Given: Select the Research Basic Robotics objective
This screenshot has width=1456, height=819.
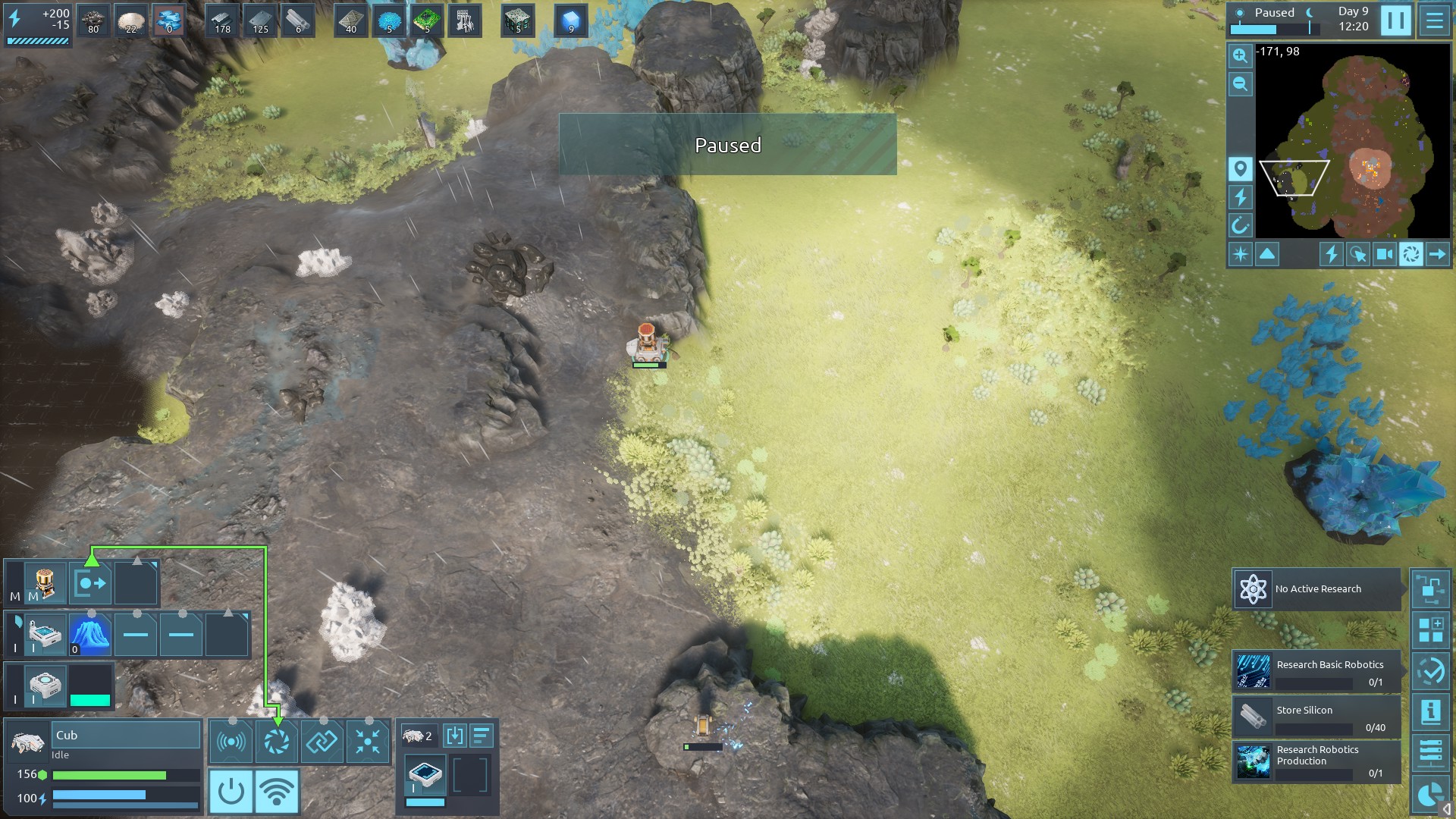Looking at the screenshot, I should tap(1316, 672).
